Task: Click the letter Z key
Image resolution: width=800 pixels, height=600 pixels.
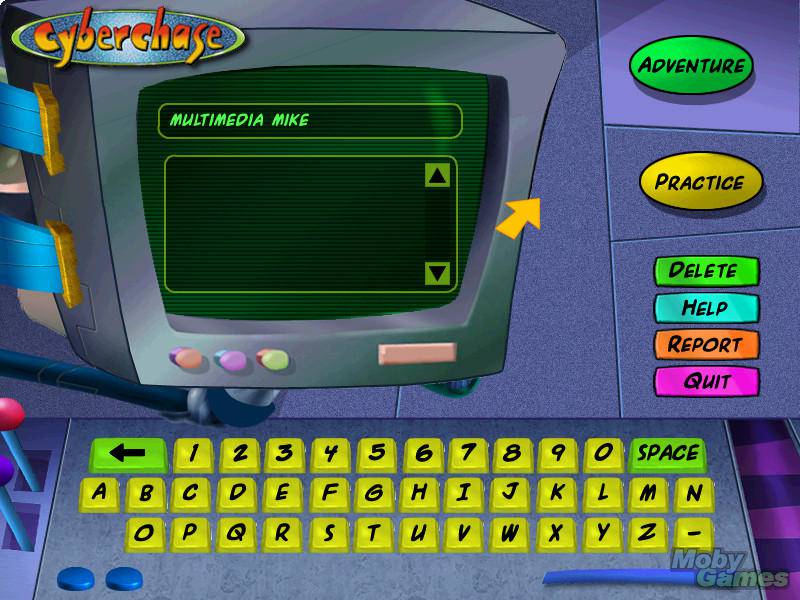Action: tap(648, 531)
